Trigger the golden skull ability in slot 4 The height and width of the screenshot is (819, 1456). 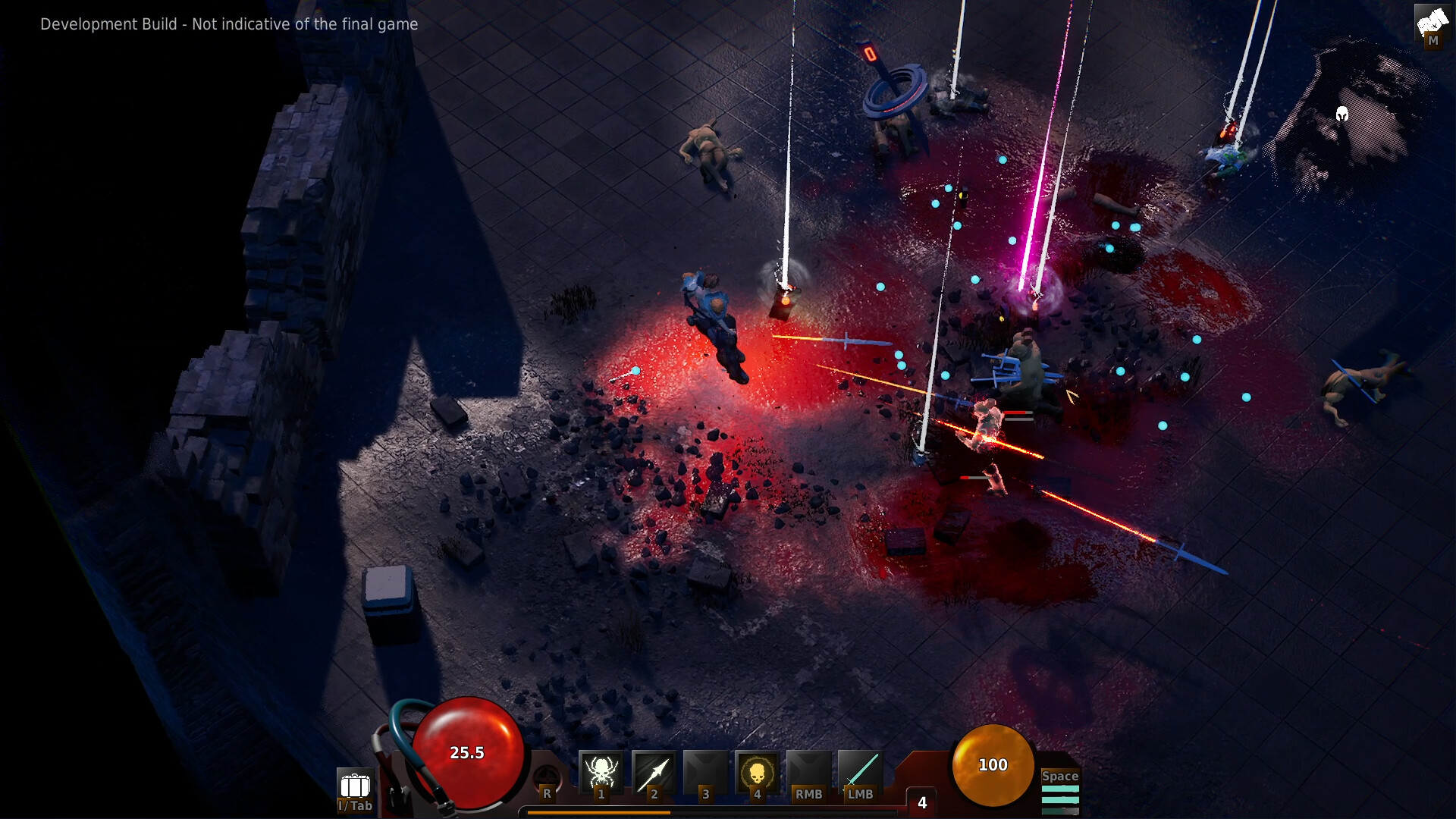point(757,773)
